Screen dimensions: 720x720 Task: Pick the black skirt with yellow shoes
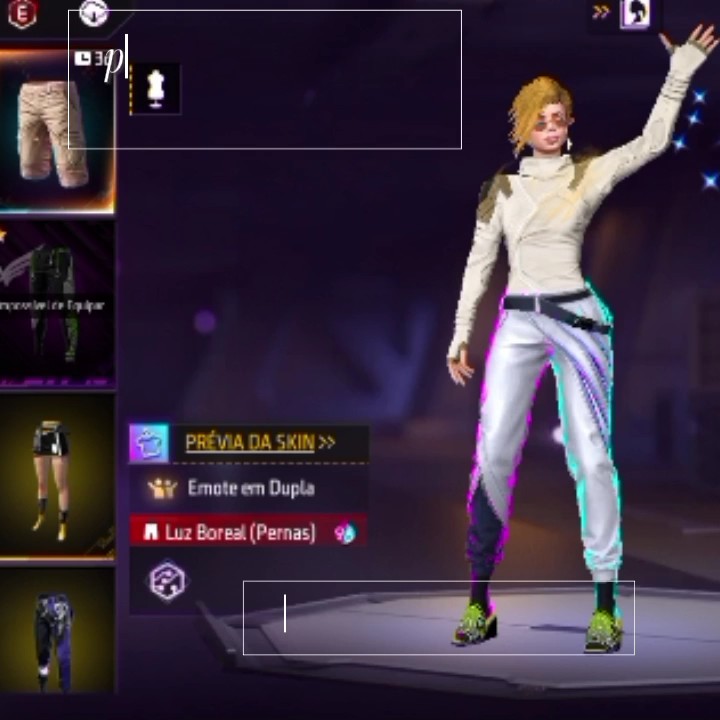(55, 475)
